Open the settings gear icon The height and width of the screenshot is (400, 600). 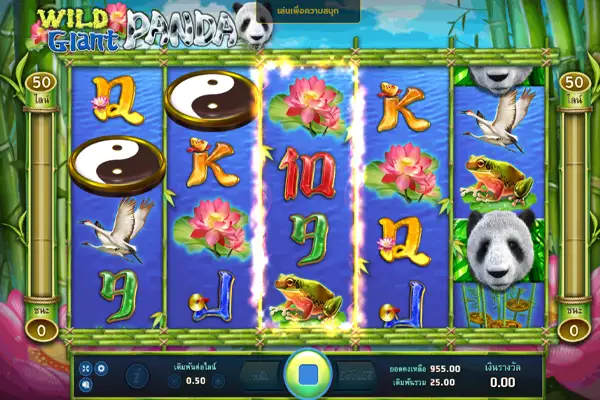click(x=101, y=368)
